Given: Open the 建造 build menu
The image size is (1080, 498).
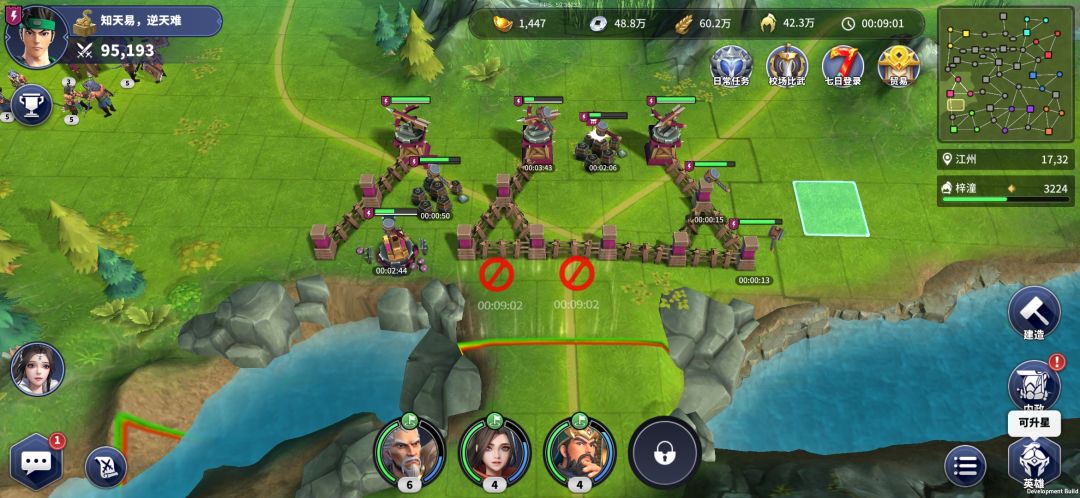Looking at the screenshot, I should 1033,312.
